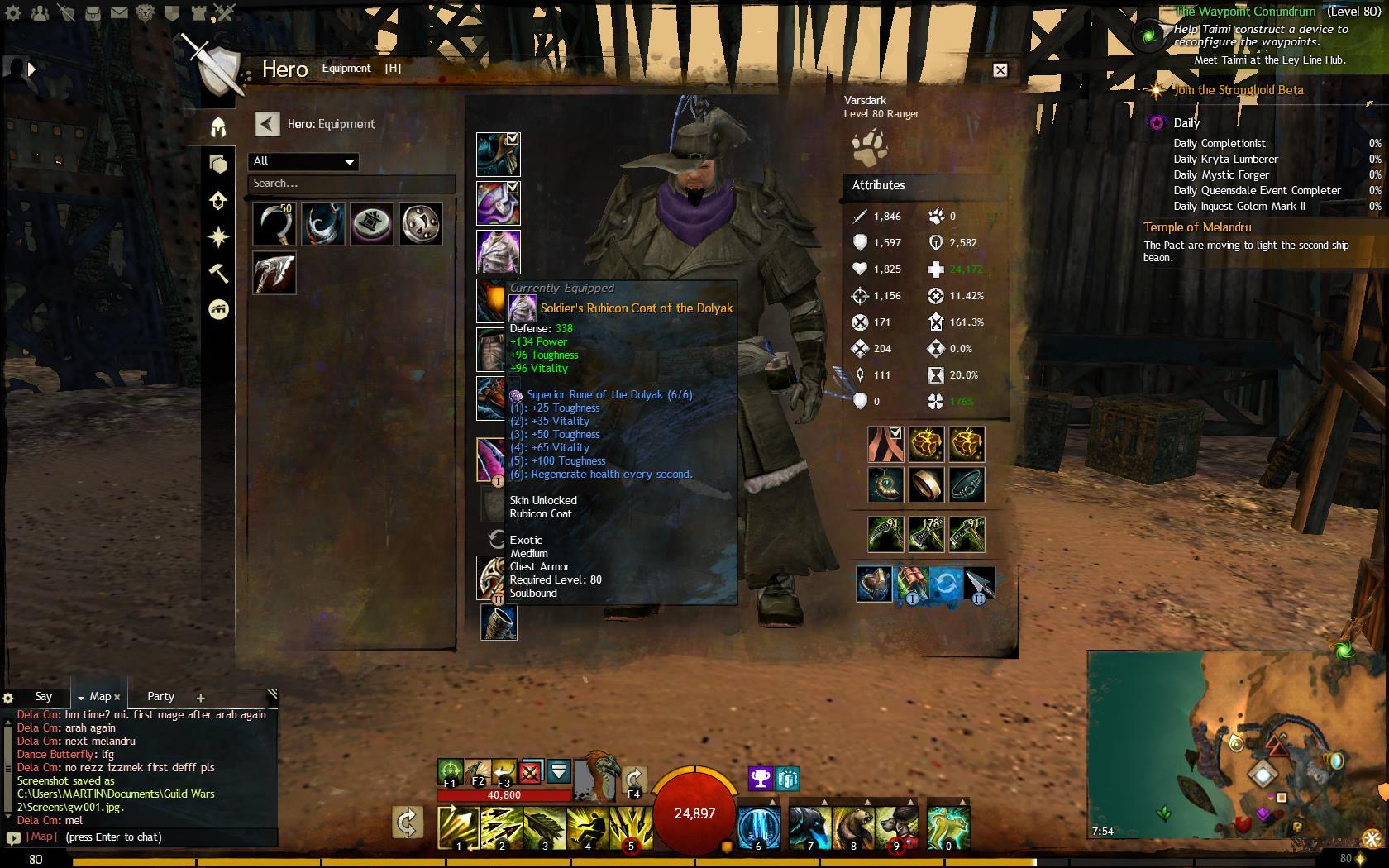Viewport: 1389px width, 868px height.
Task: Use weapon skill in slot 1
Action: [459, 827]
